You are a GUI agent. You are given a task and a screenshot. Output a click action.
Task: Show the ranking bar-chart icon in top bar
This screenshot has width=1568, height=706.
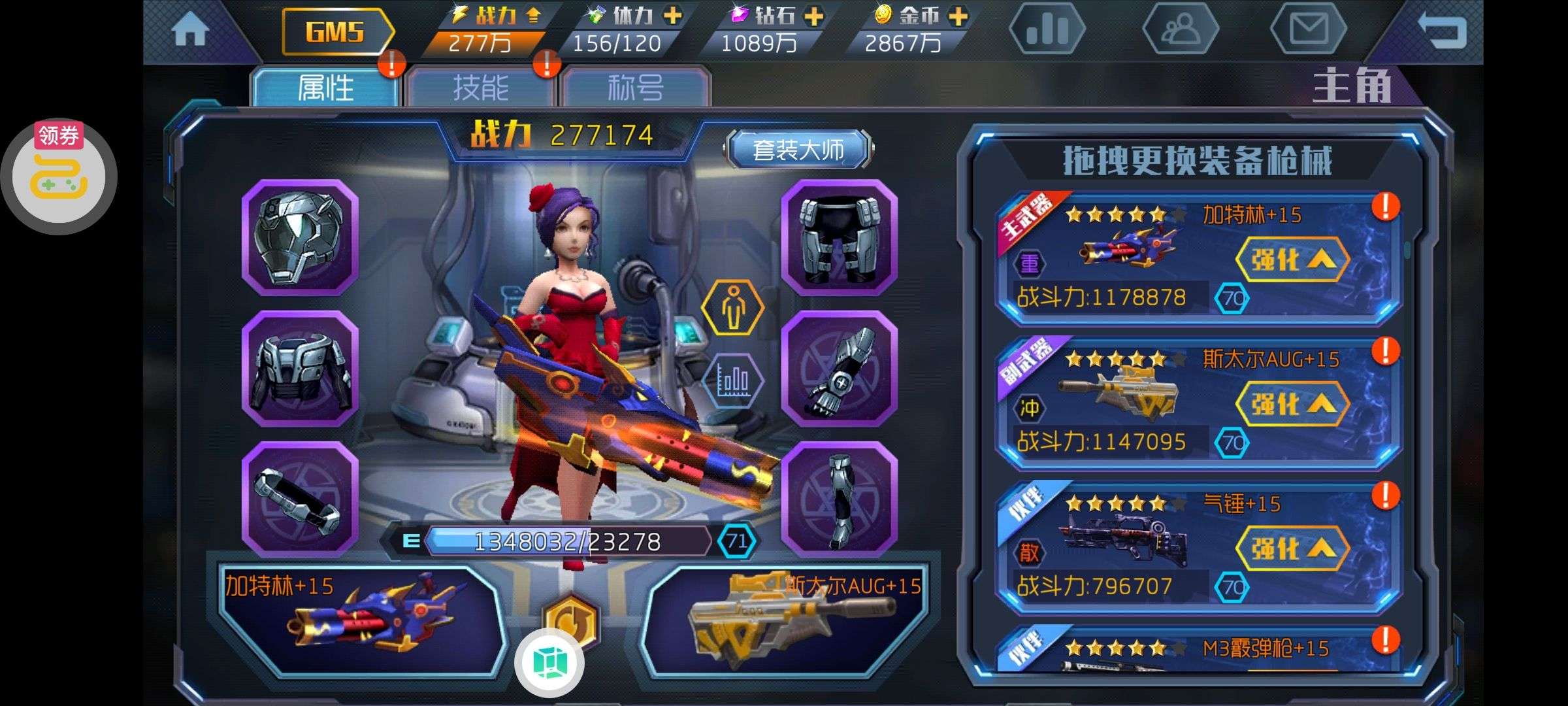coord(1047,29)
